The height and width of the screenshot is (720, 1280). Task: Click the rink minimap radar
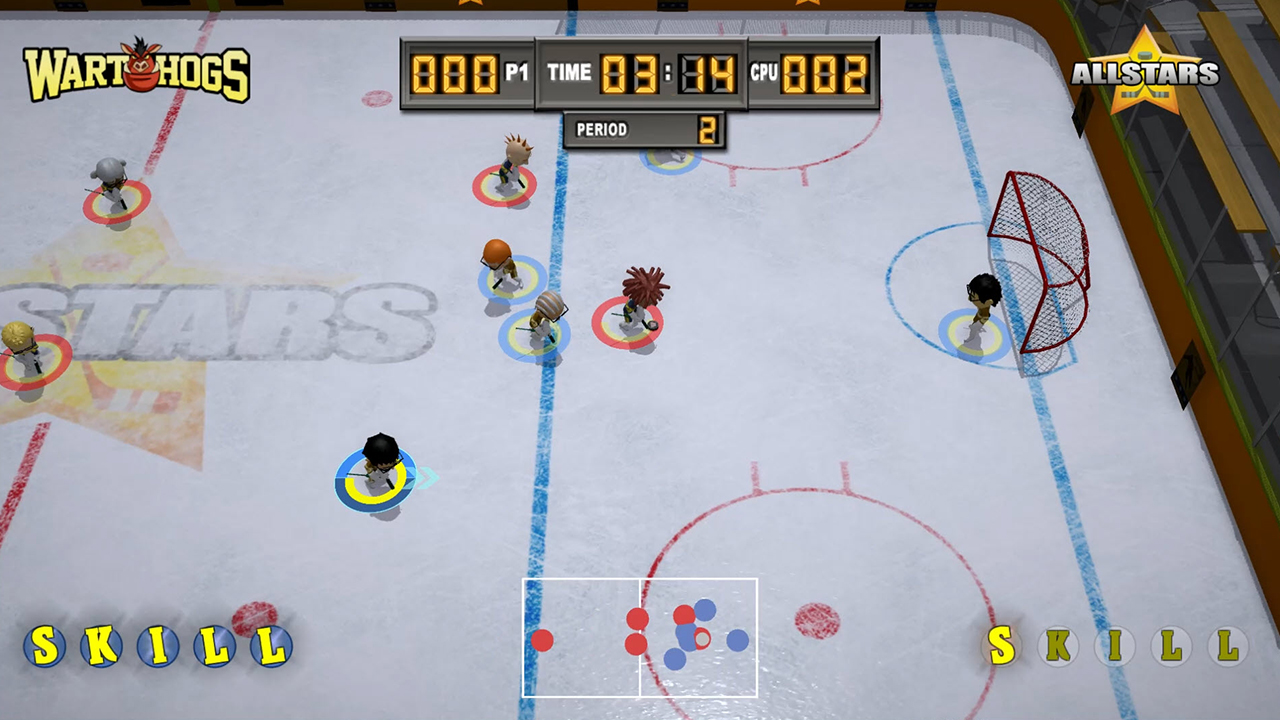point(640,637)
